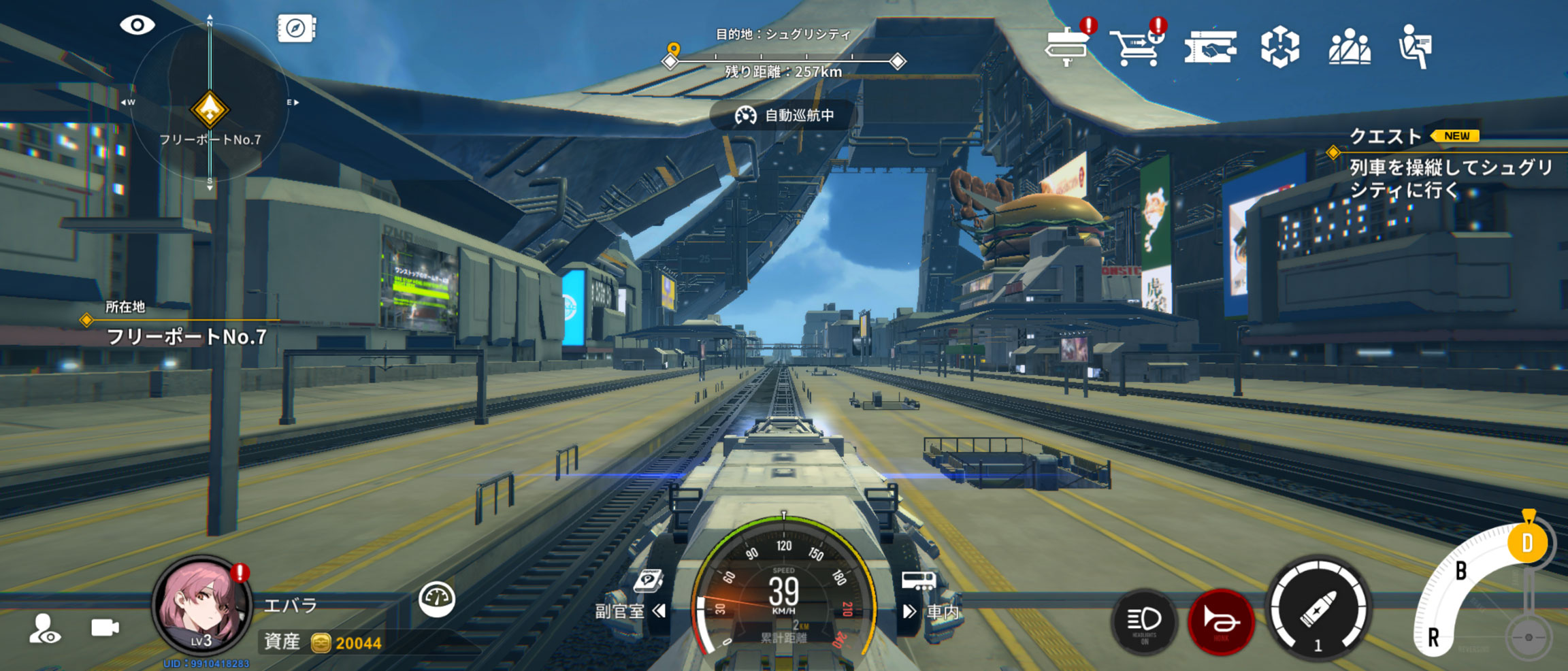Open the seated passenger menu
Image resolution: width=1568 pixels, height=671 pixels.
click(x=1416, y=46)
